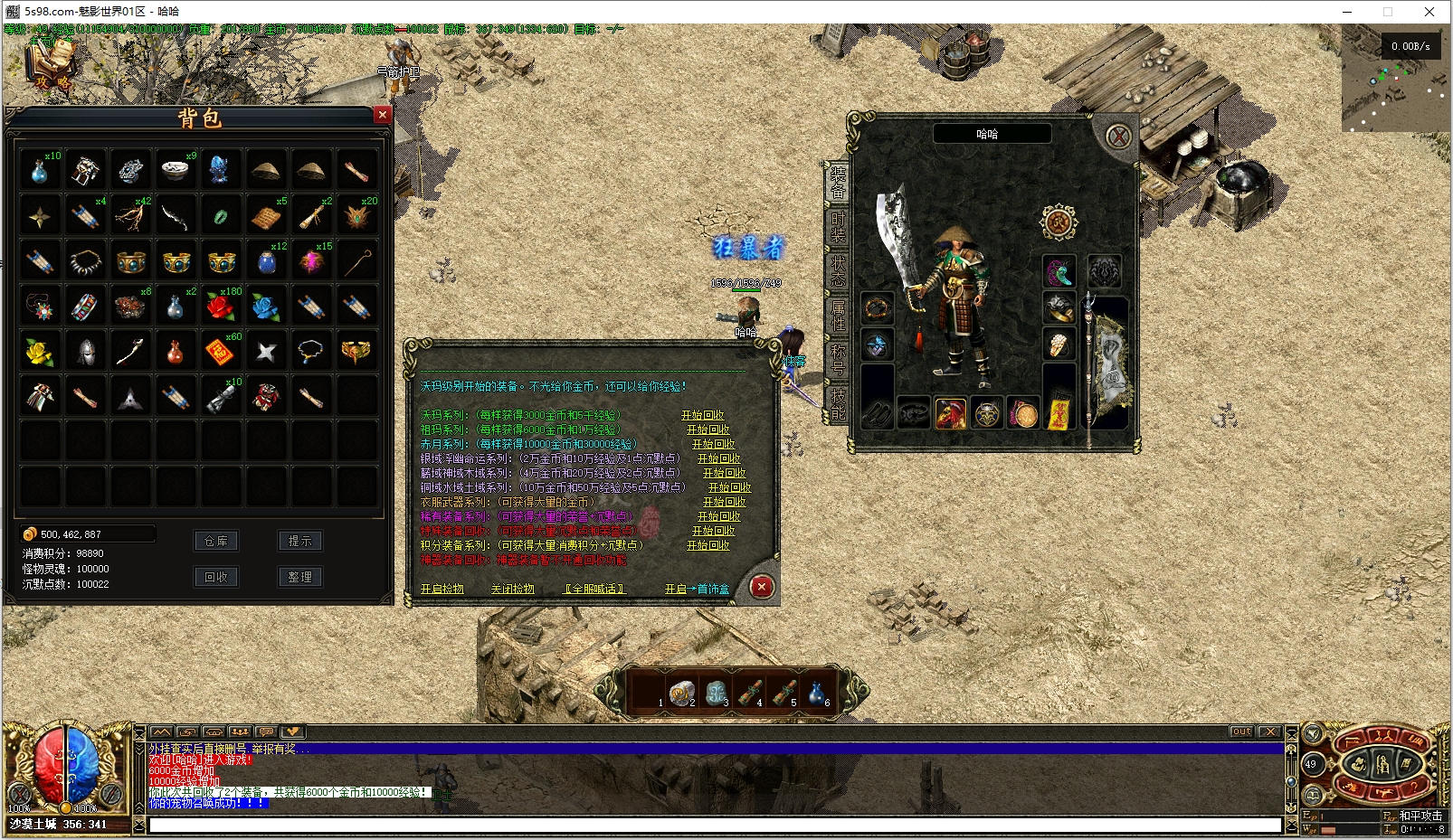The height and width of the screenshot is (840, 1453).
Task: Start recycling the 衣服武器系列 items
Action: [x=724, y=502]
